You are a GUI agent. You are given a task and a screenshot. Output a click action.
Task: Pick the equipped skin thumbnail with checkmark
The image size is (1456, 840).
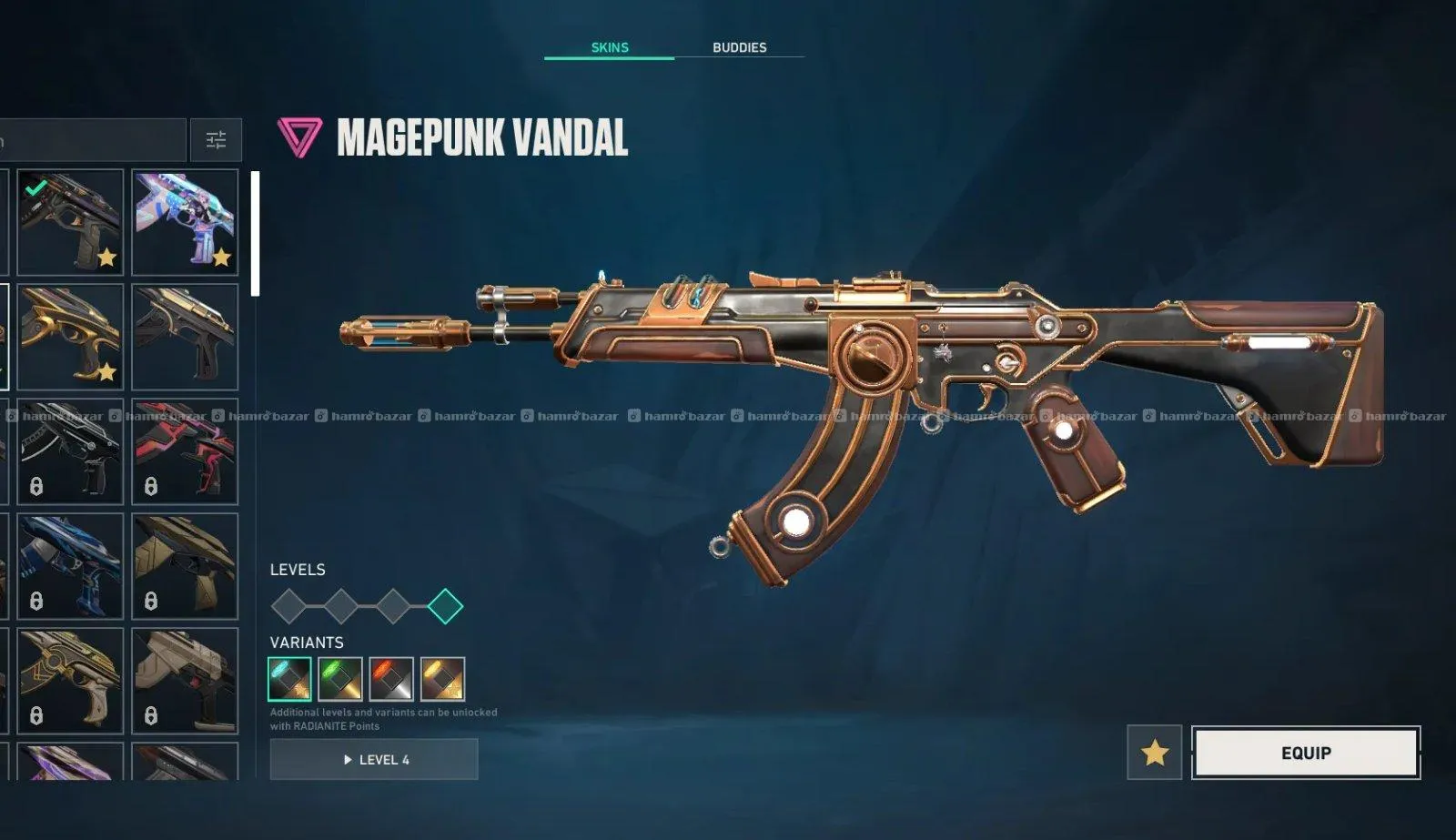pos(70,222)
